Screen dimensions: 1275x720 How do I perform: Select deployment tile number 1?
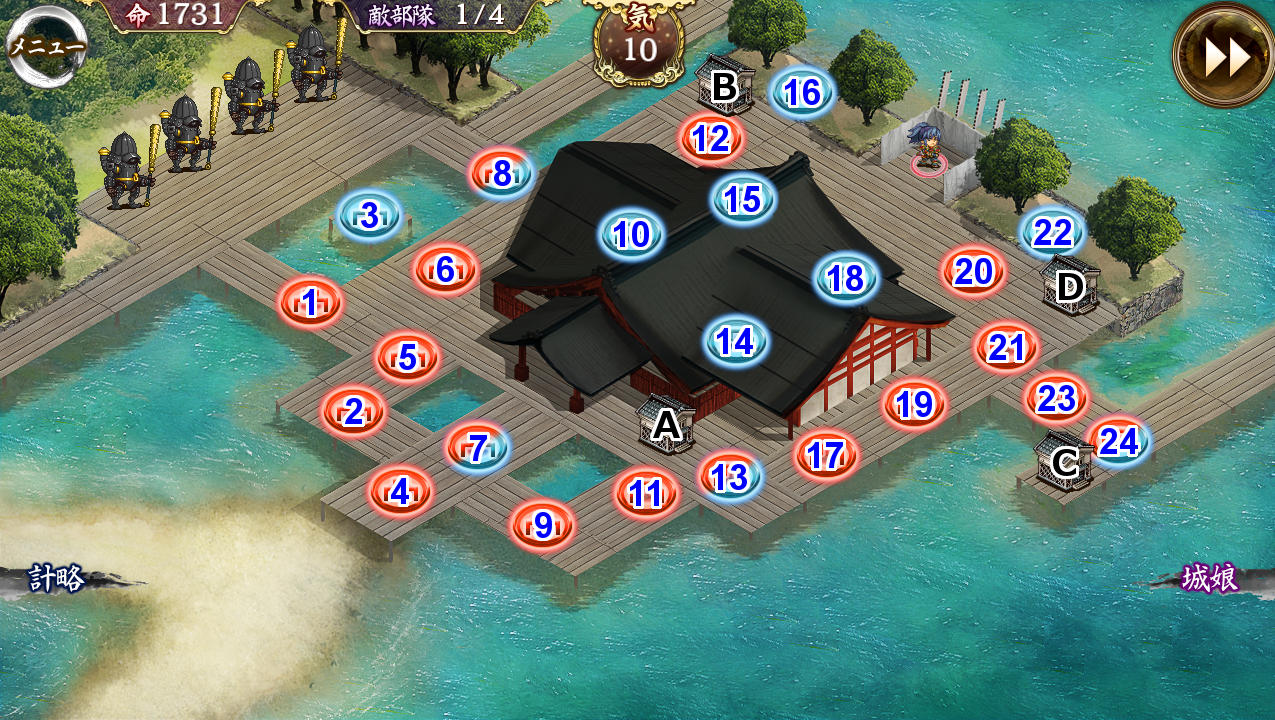310,302
